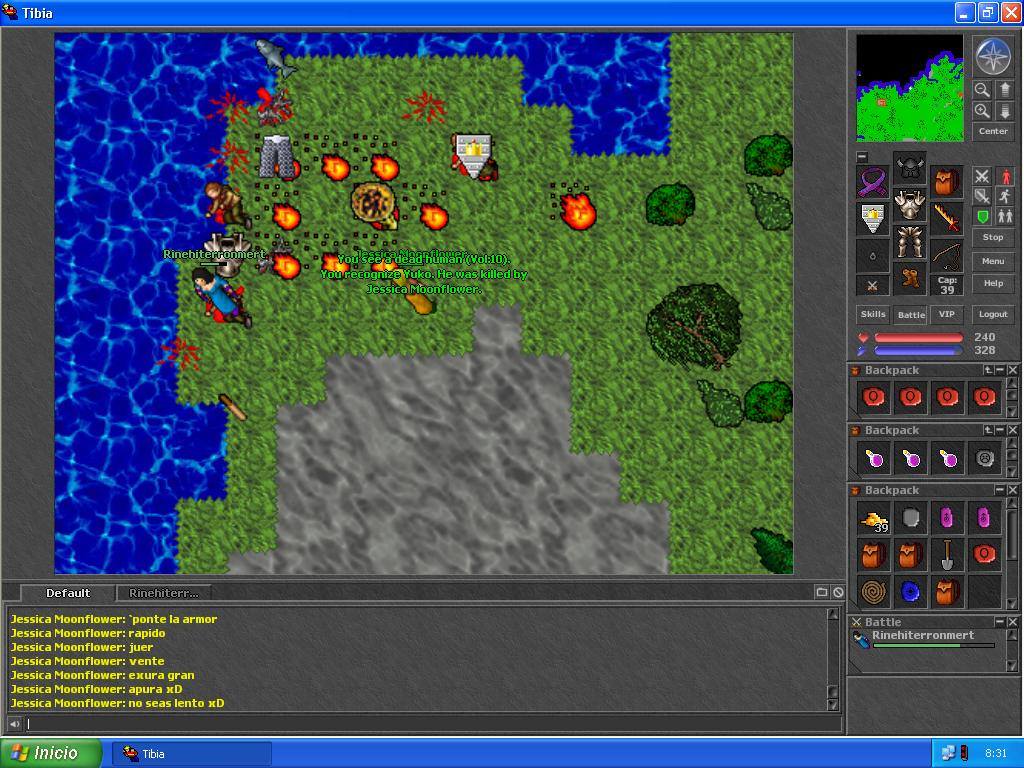
Task: Click the Center button below the compass
Action: click(x=992, y=131)
